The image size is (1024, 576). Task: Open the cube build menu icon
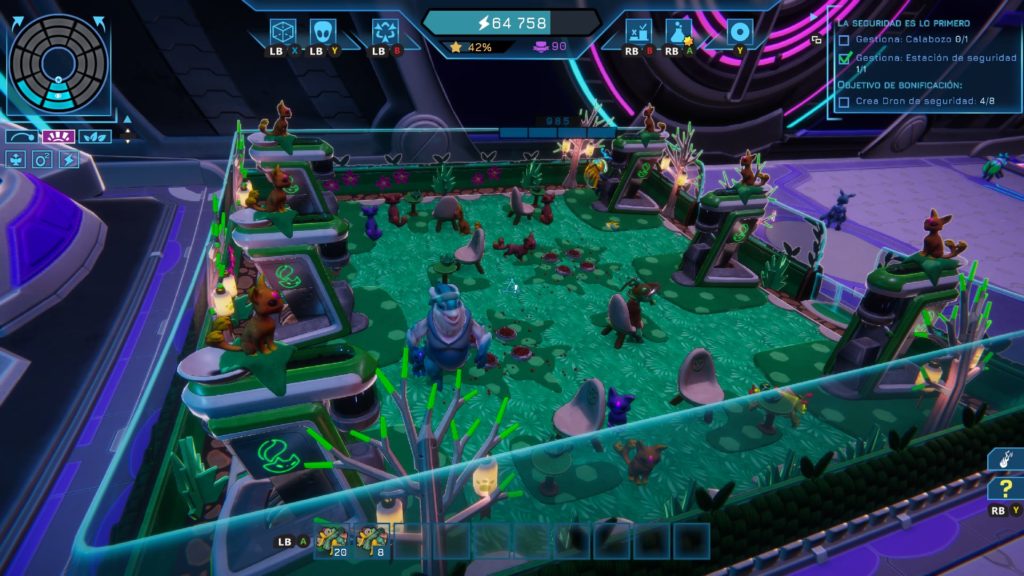coord(283,32)
